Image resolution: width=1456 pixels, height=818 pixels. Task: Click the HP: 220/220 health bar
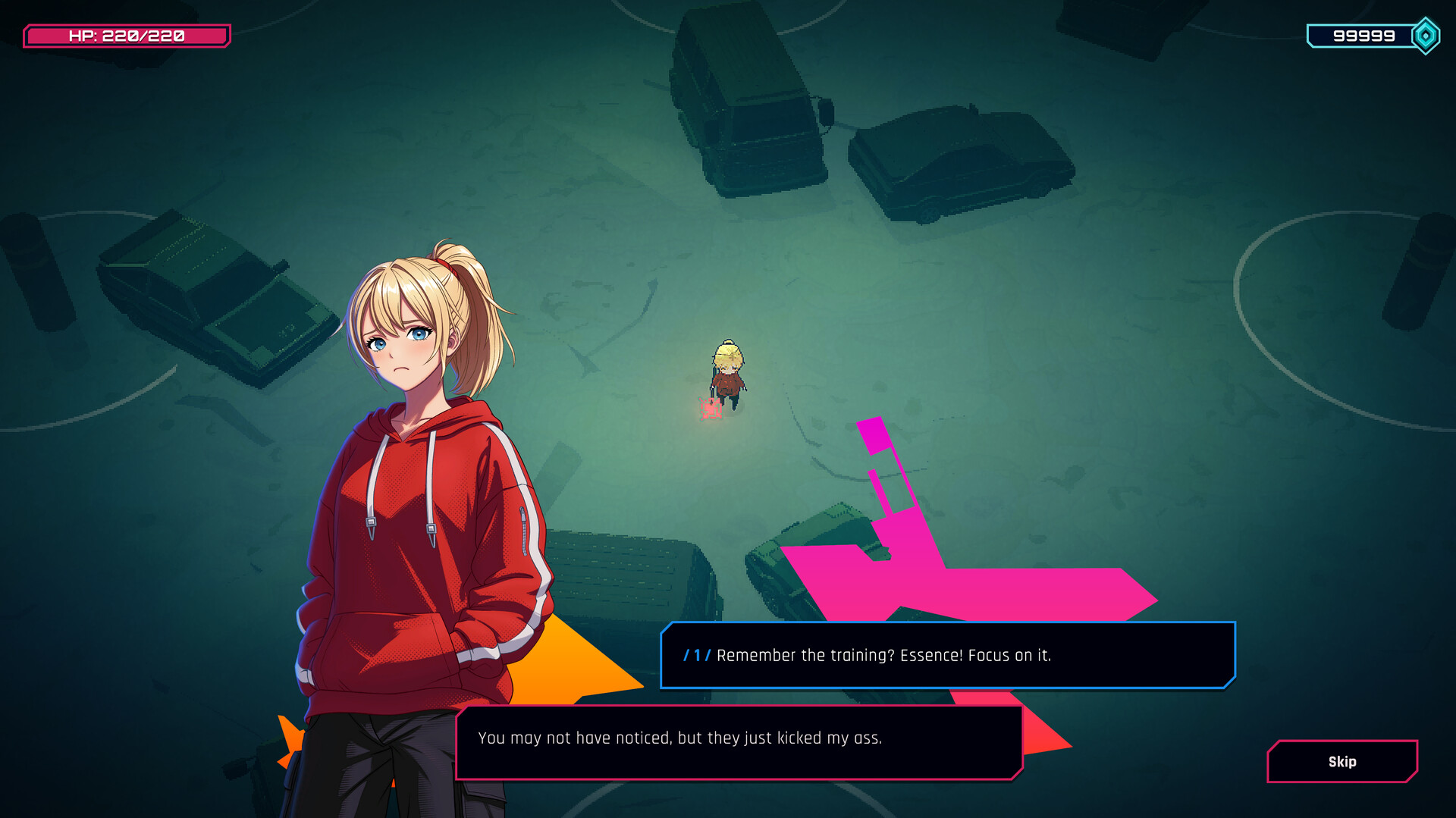(x=126, y=35)
